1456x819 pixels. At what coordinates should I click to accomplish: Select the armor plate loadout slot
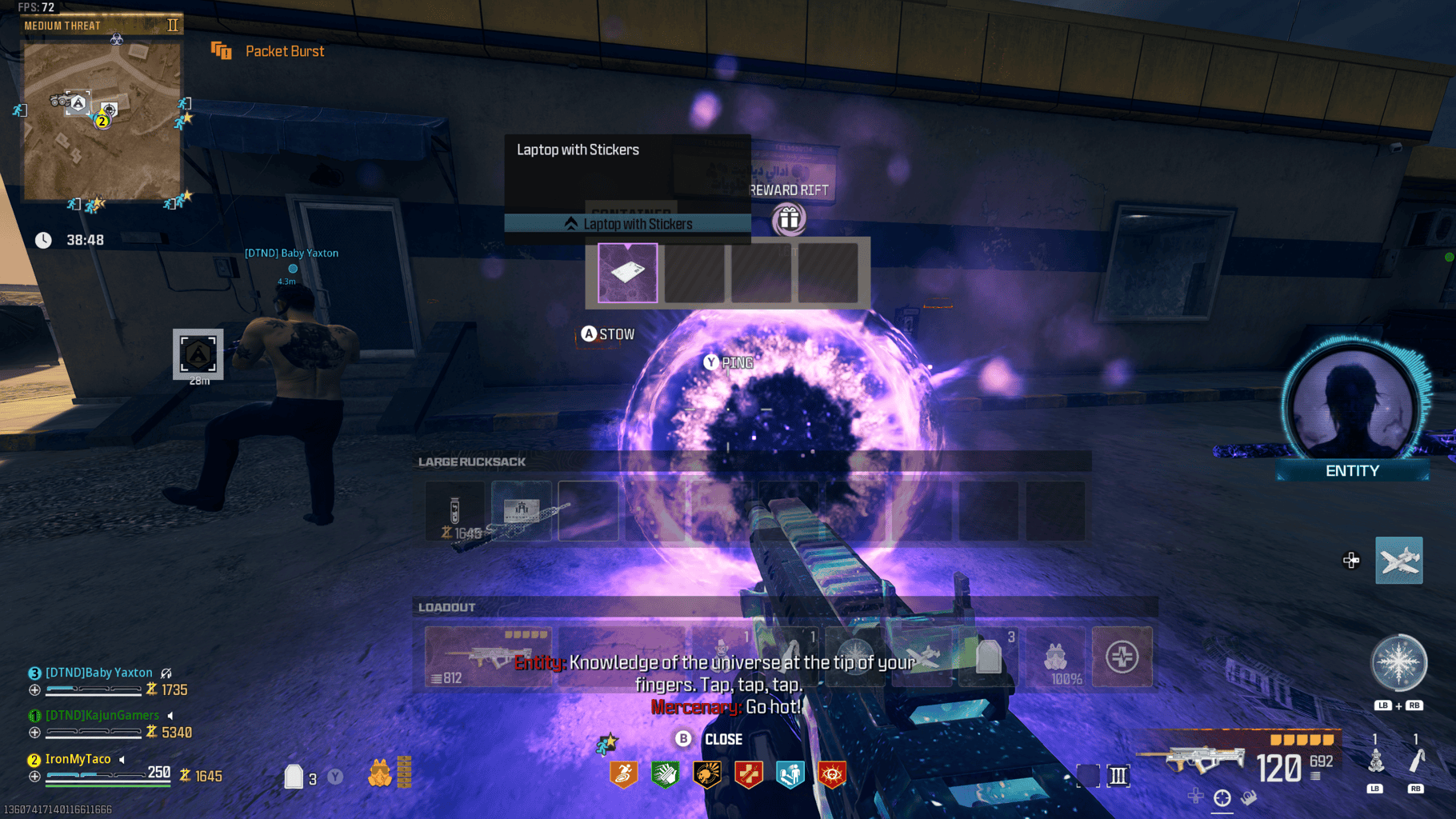[989, 657]
